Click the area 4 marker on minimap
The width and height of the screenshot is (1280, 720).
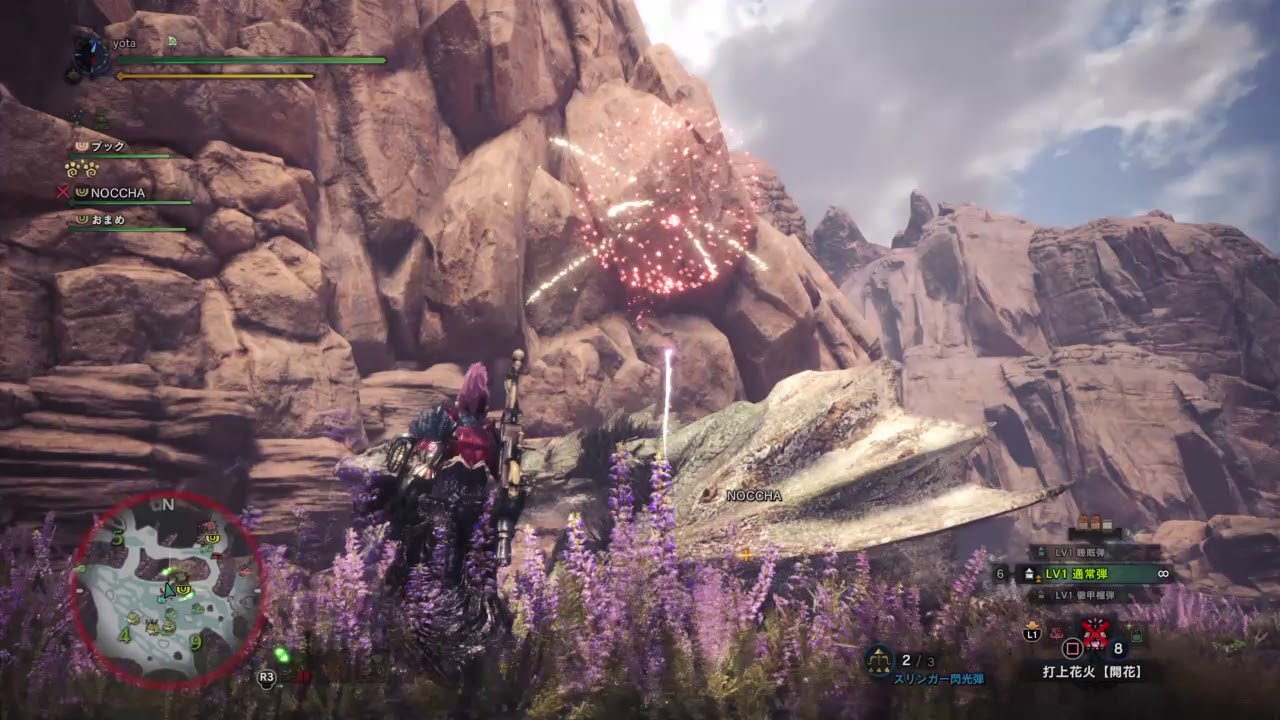coord(124,634)
